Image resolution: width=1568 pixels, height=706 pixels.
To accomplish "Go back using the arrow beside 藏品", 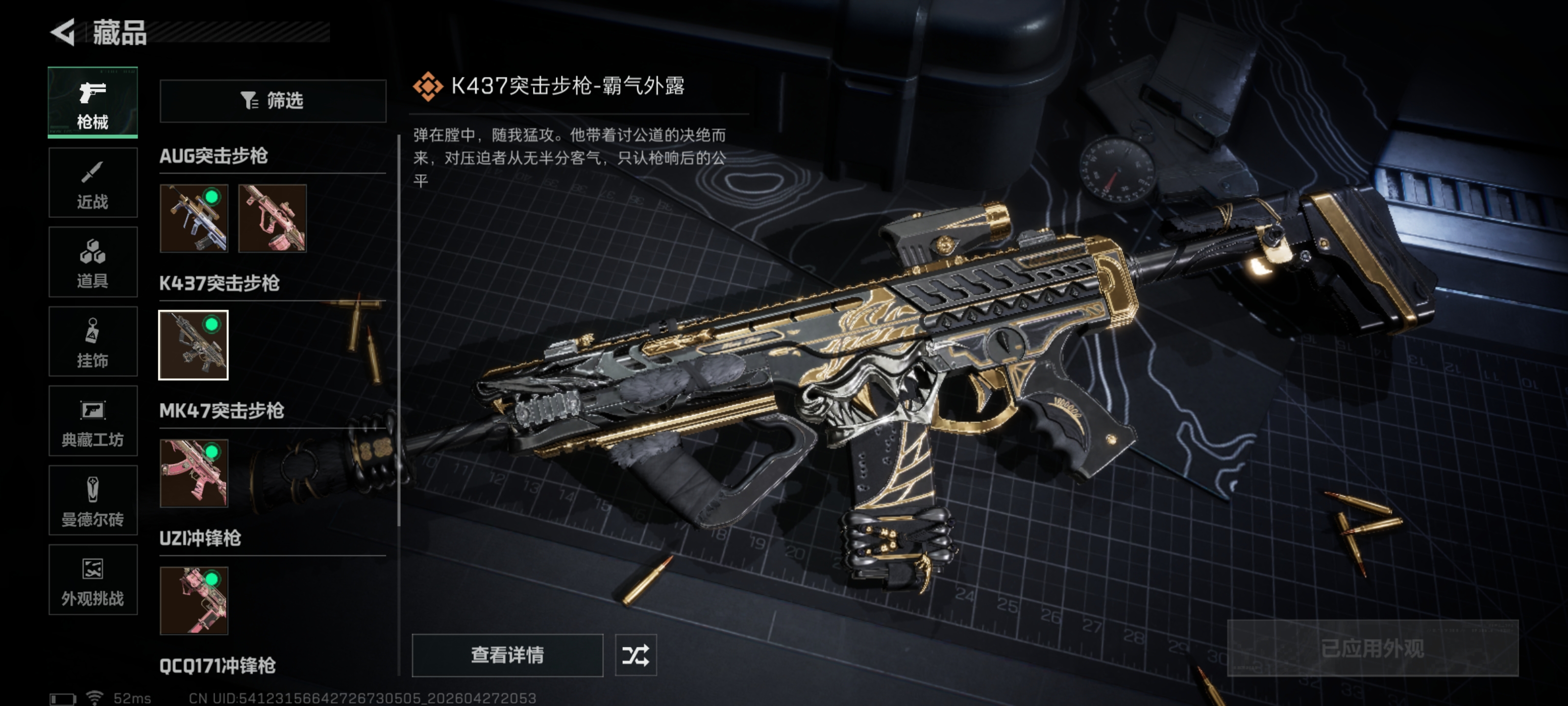I will click(63, 32).
